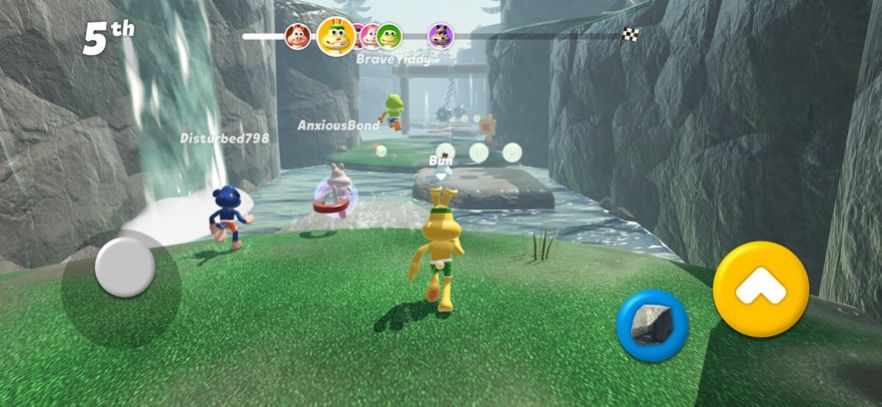The height and width of the screenshot is (407, 882).
Task: Tap the yellow jump arrow button
Action: click(x=760, y=289)
